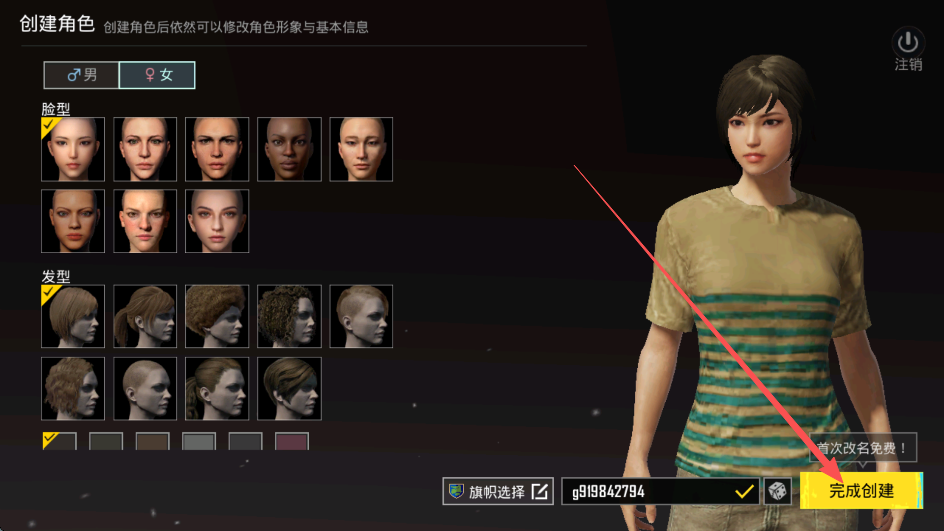The image size is (944, 531).
Task: Select the first checked face preset
Action: 73,149
